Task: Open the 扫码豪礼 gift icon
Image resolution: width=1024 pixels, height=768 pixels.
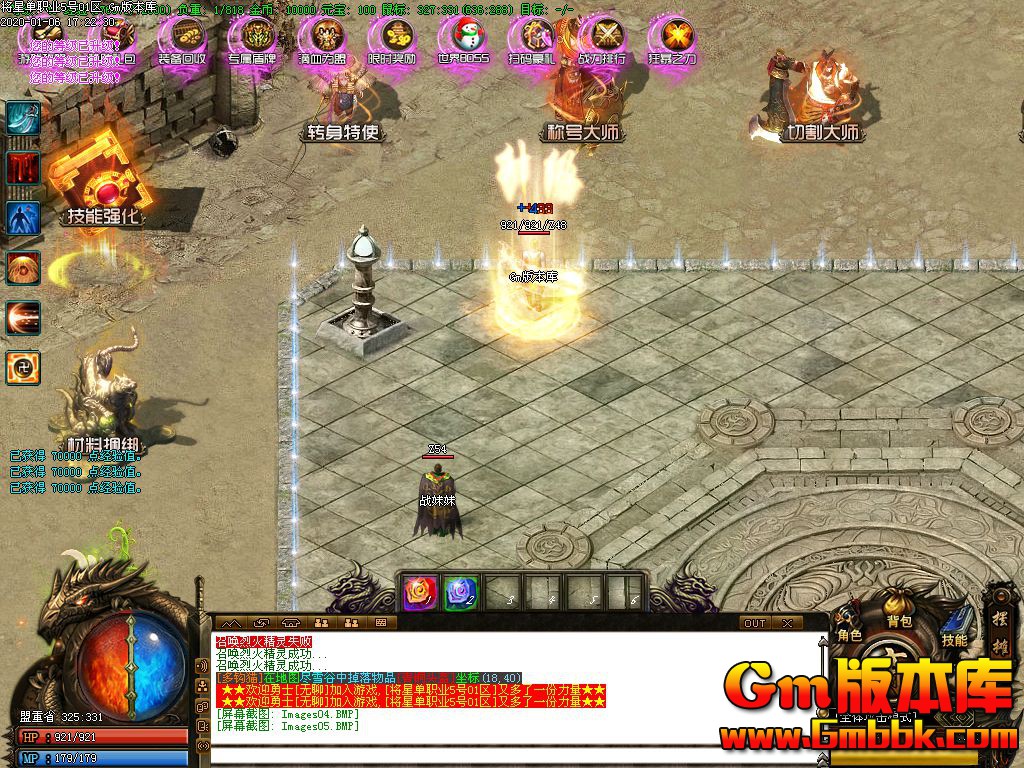Action: click(532, 40)
